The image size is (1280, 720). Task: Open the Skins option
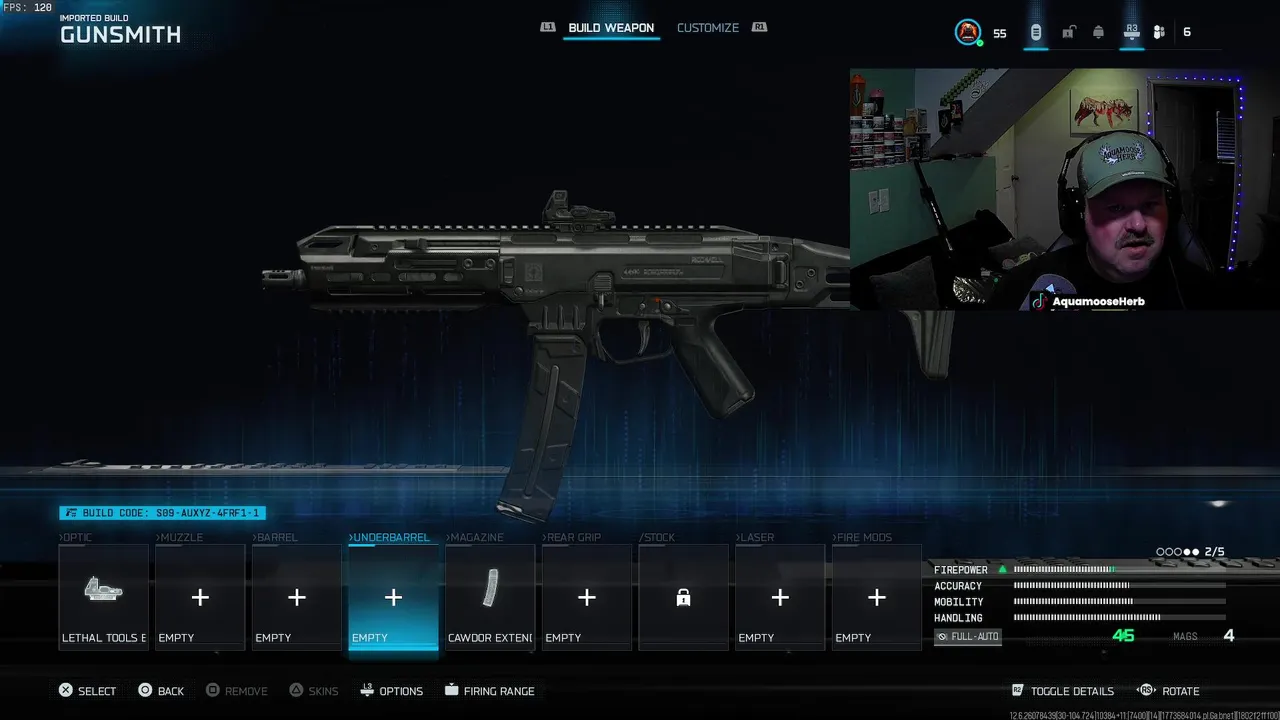point(313,691)
